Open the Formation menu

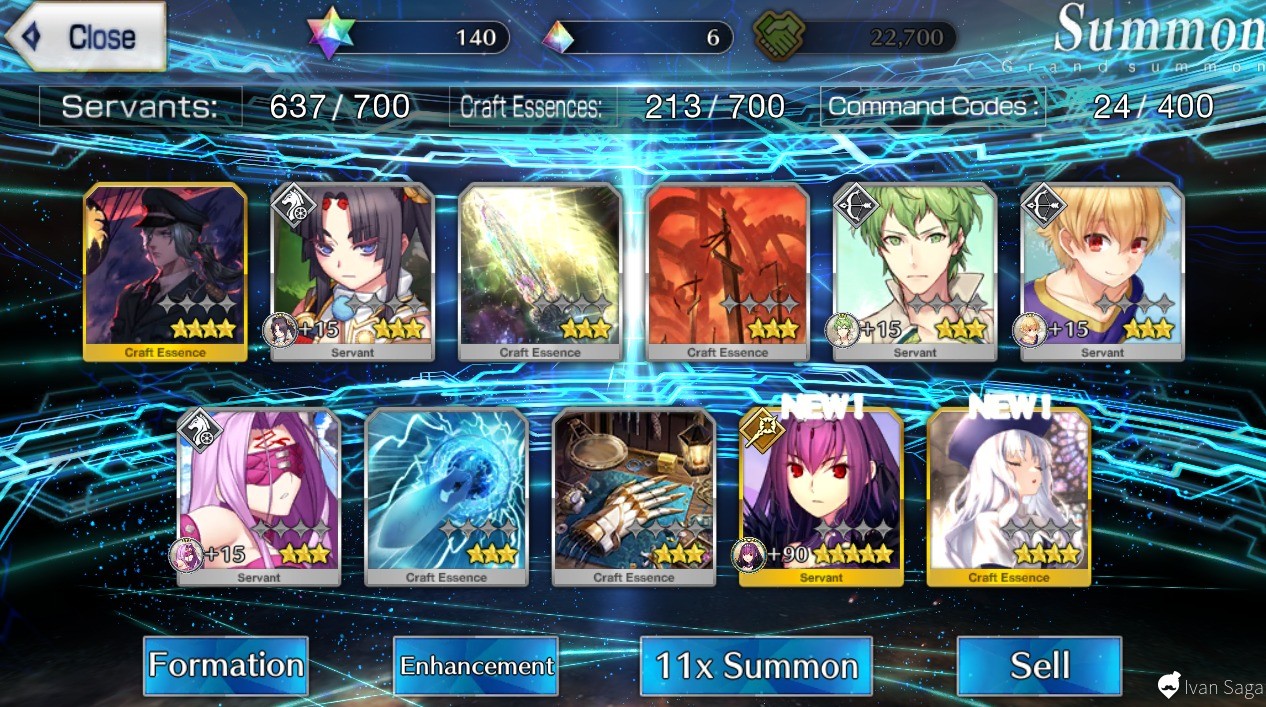tap(226, 665)
